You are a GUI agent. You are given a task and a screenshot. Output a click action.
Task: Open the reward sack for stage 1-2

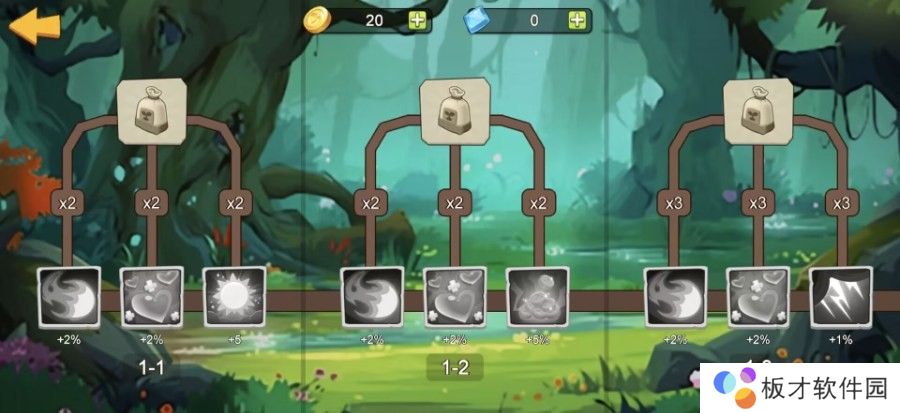[454, 110]
